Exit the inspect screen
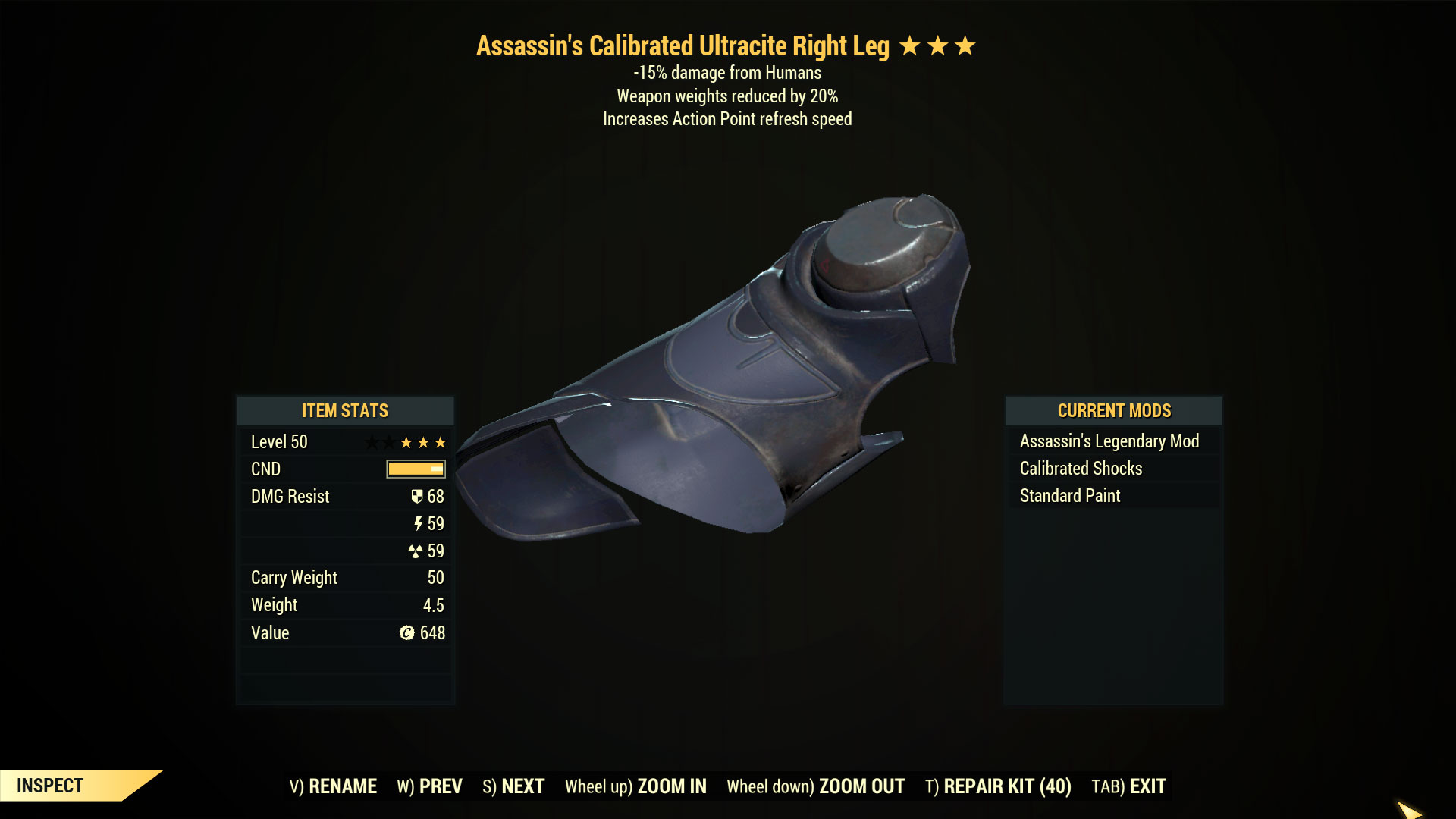The image size is (1456, 819). [1128, 786]
